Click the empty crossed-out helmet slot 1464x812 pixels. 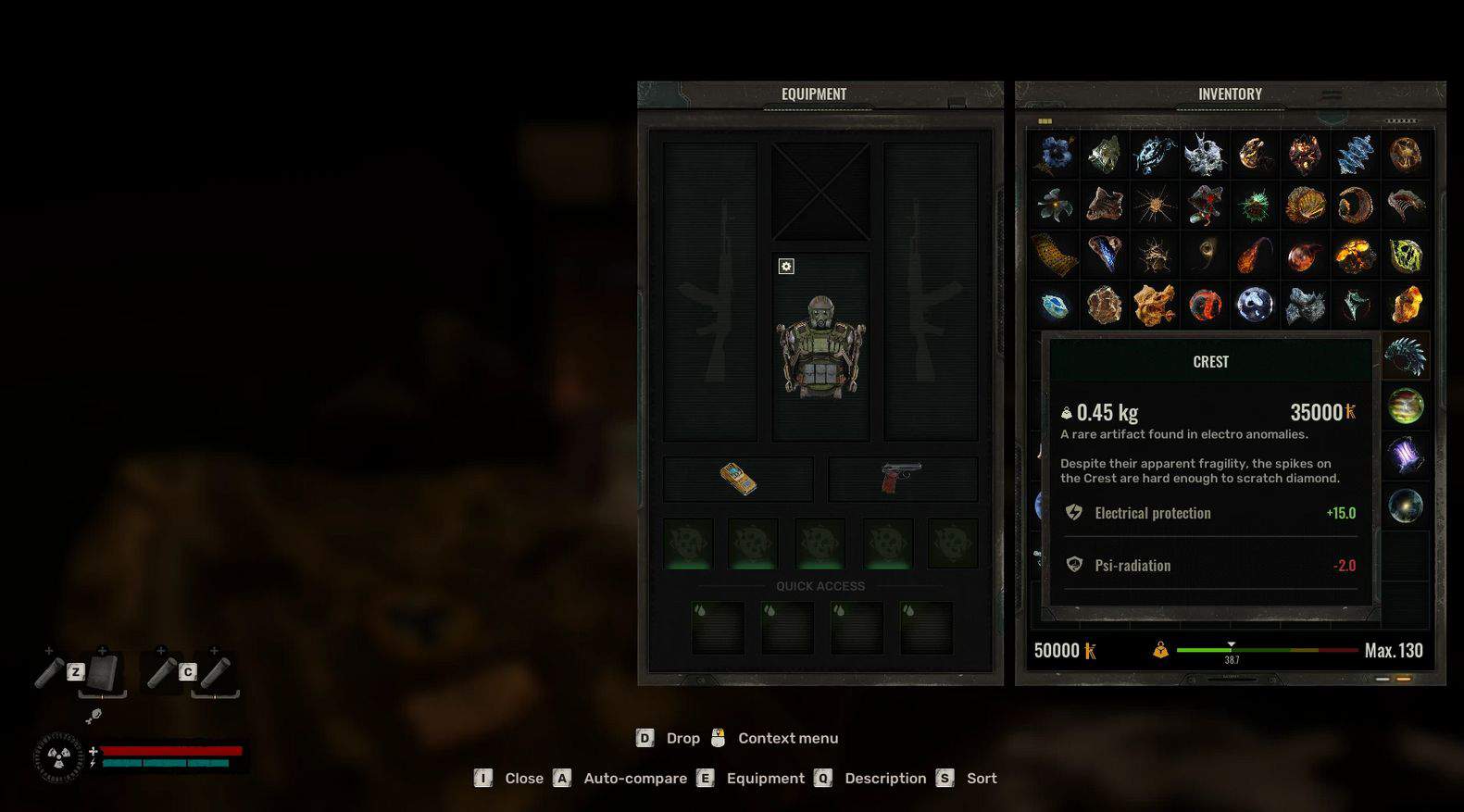click(x=820, y=192)
